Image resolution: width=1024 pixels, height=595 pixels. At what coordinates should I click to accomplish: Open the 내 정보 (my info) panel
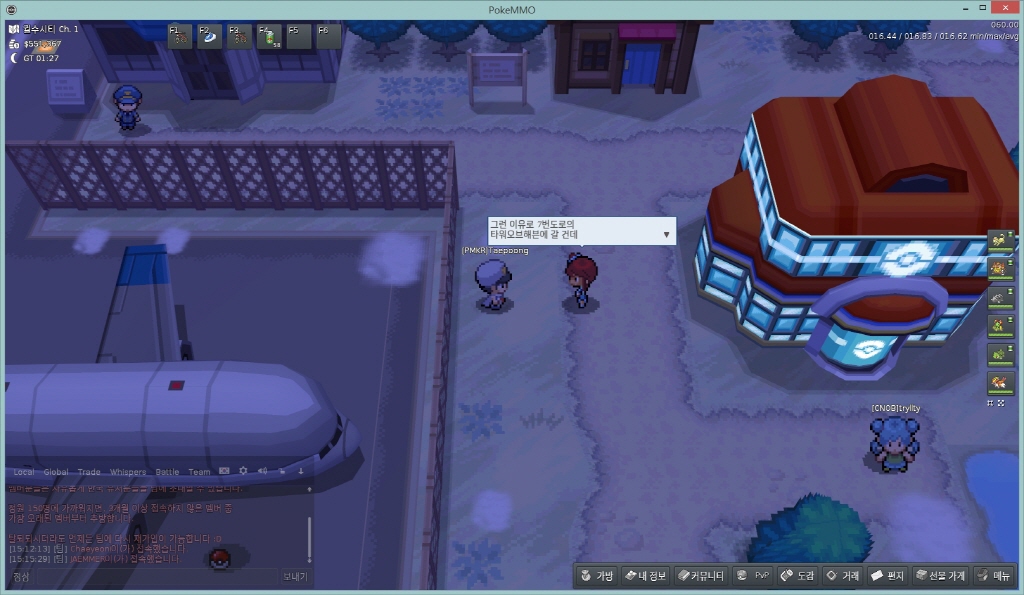coord(645,576)
